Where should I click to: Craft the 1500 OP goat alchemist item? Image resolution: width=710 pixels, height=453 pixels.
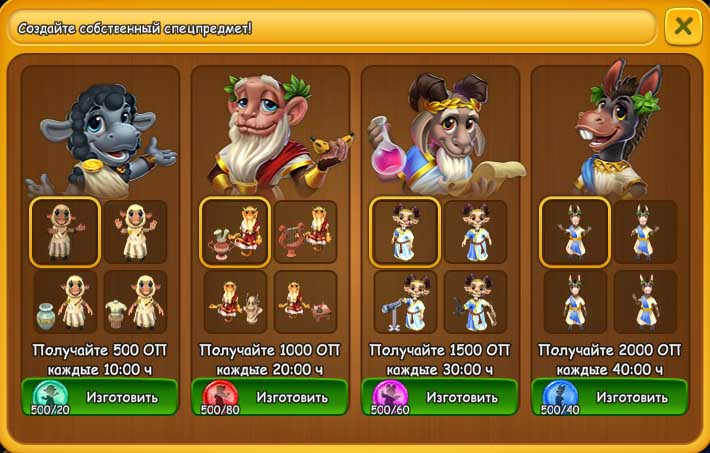pos(440,397)
